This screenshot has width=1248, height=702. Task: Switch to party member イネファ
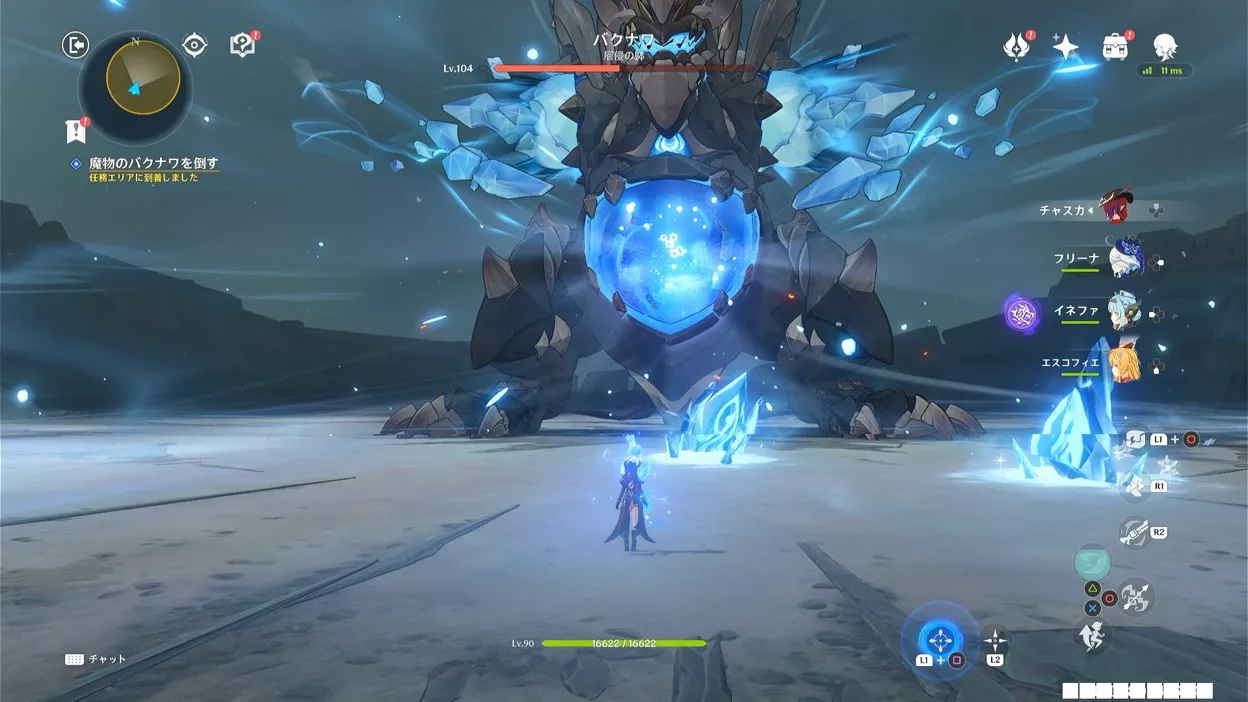pos(1125,311)
